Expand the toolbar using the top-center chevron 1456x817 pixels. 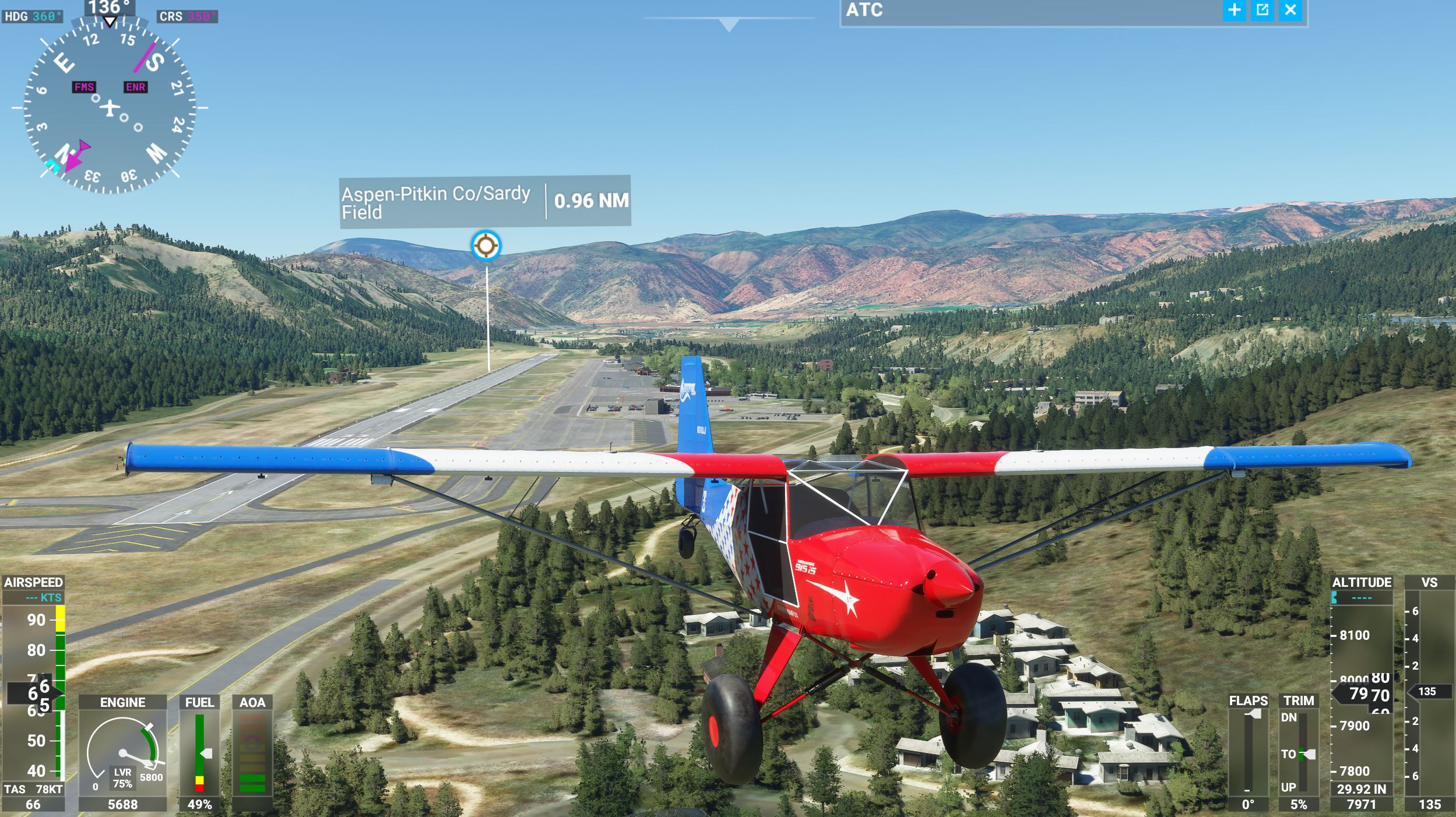729,23
